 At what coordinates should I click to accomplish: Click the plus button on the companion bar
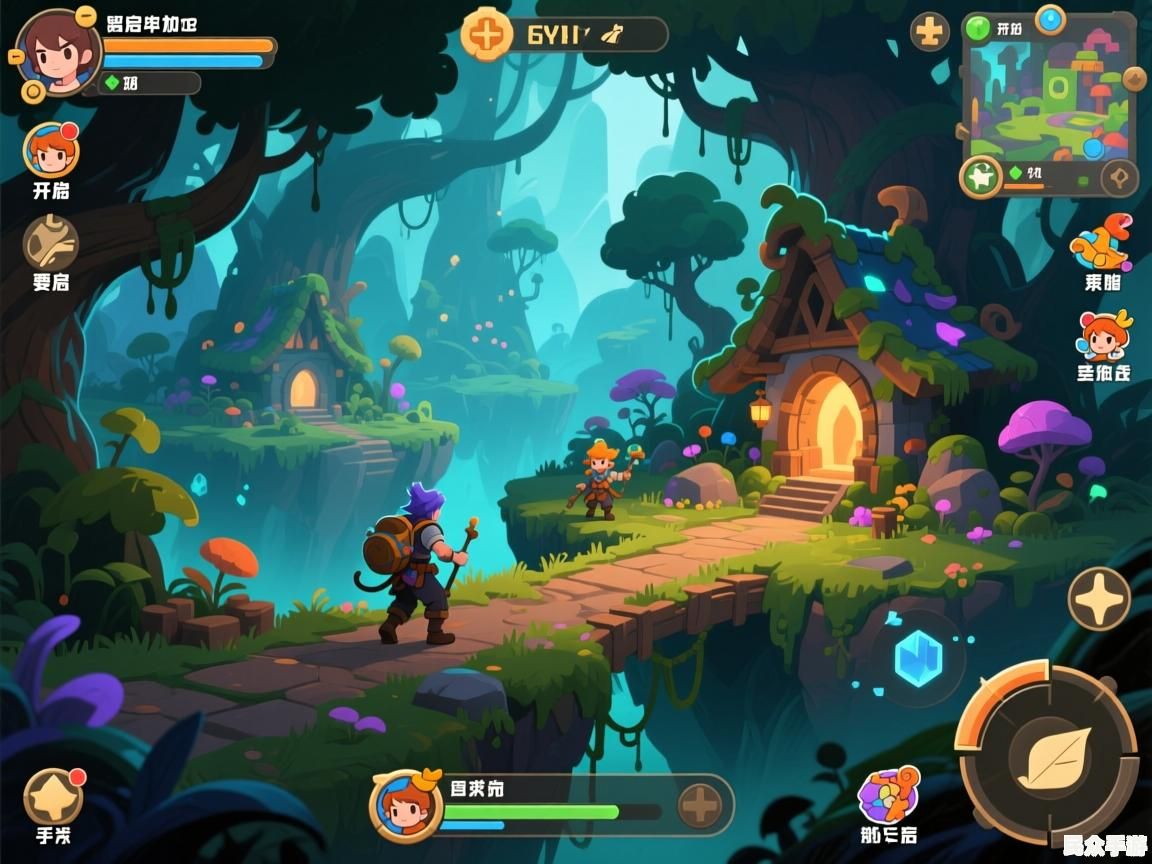pos(701,804)
